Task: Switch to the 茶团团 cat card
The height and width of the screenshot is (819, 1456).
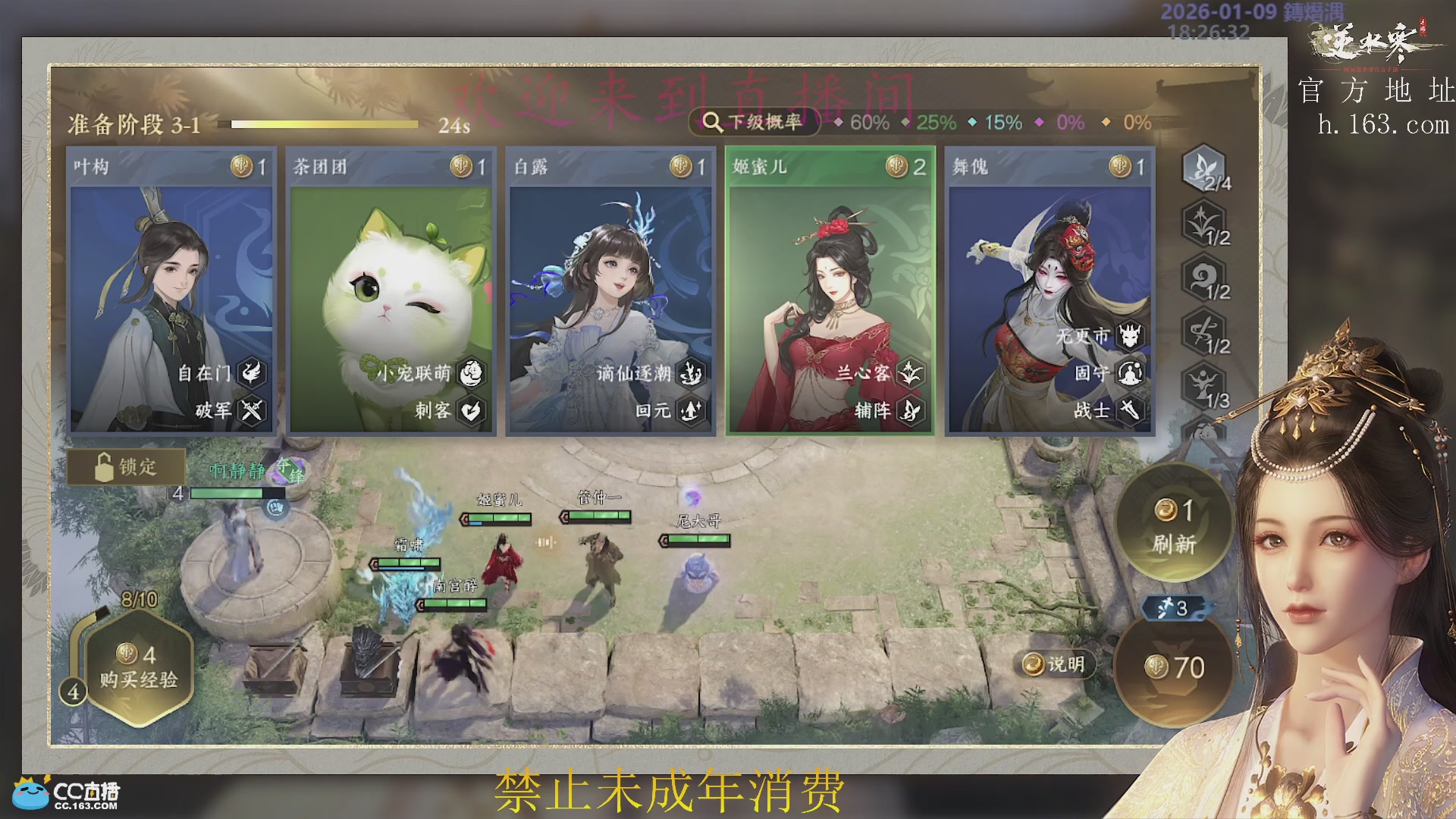Action: point(391,288)
